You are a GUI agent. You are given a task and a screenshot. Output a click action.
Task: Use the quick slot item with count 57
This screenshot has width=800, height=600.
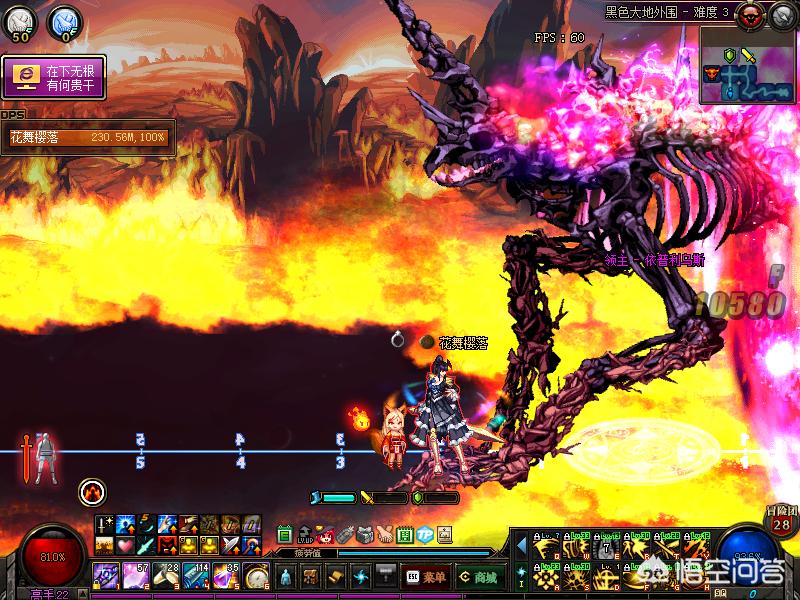(137, 576)
